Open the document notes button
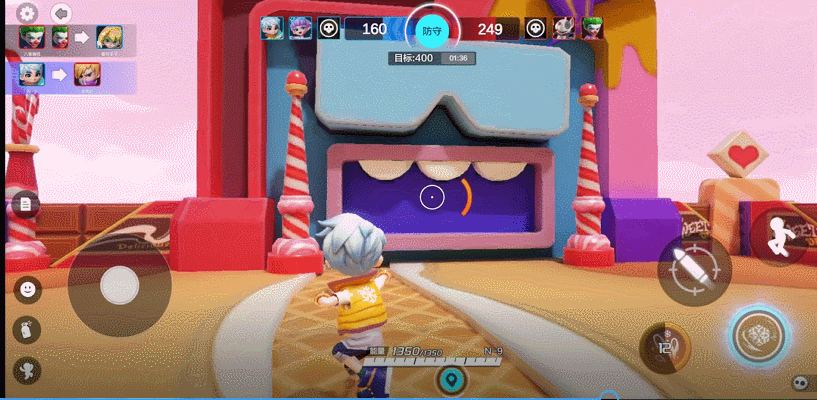 (27, 205)
